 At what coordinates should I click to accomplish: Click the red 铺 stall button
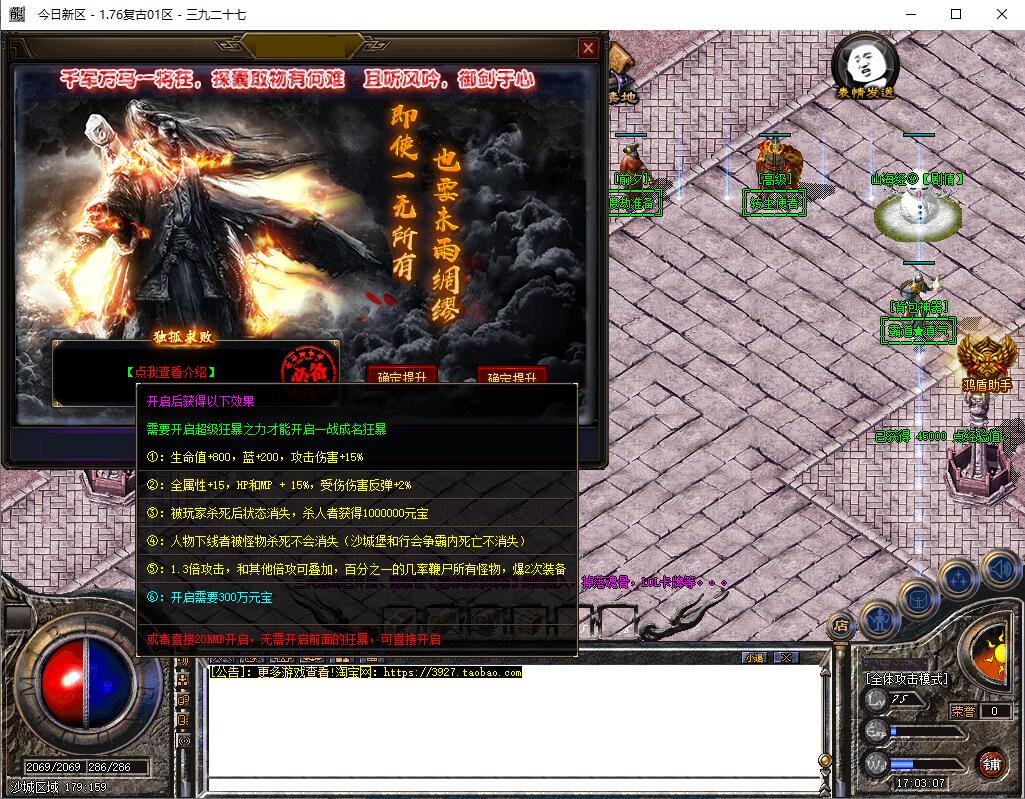point(991,763)
